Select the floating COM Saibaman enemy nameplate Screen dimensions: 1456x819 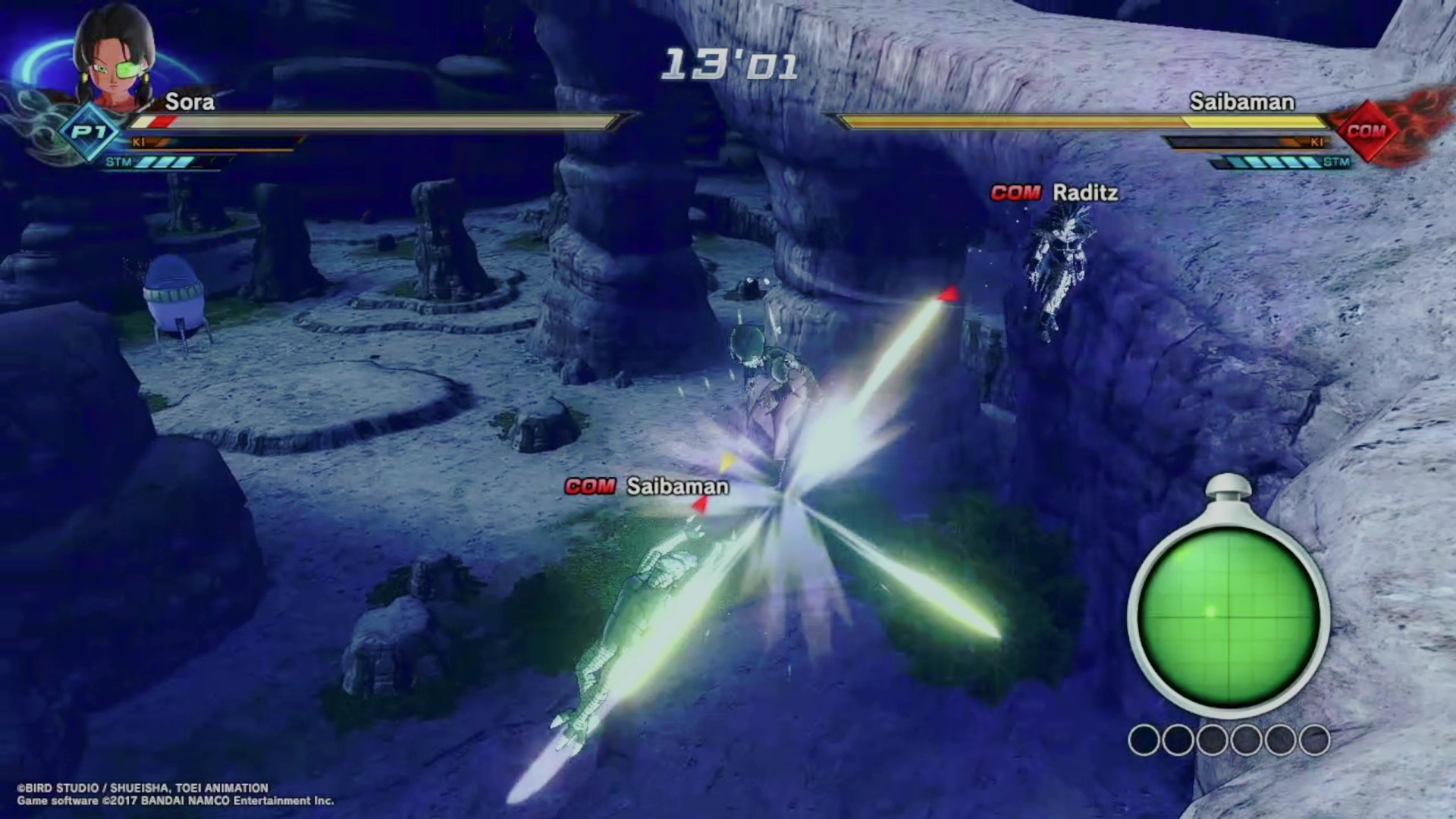point(647,486)
